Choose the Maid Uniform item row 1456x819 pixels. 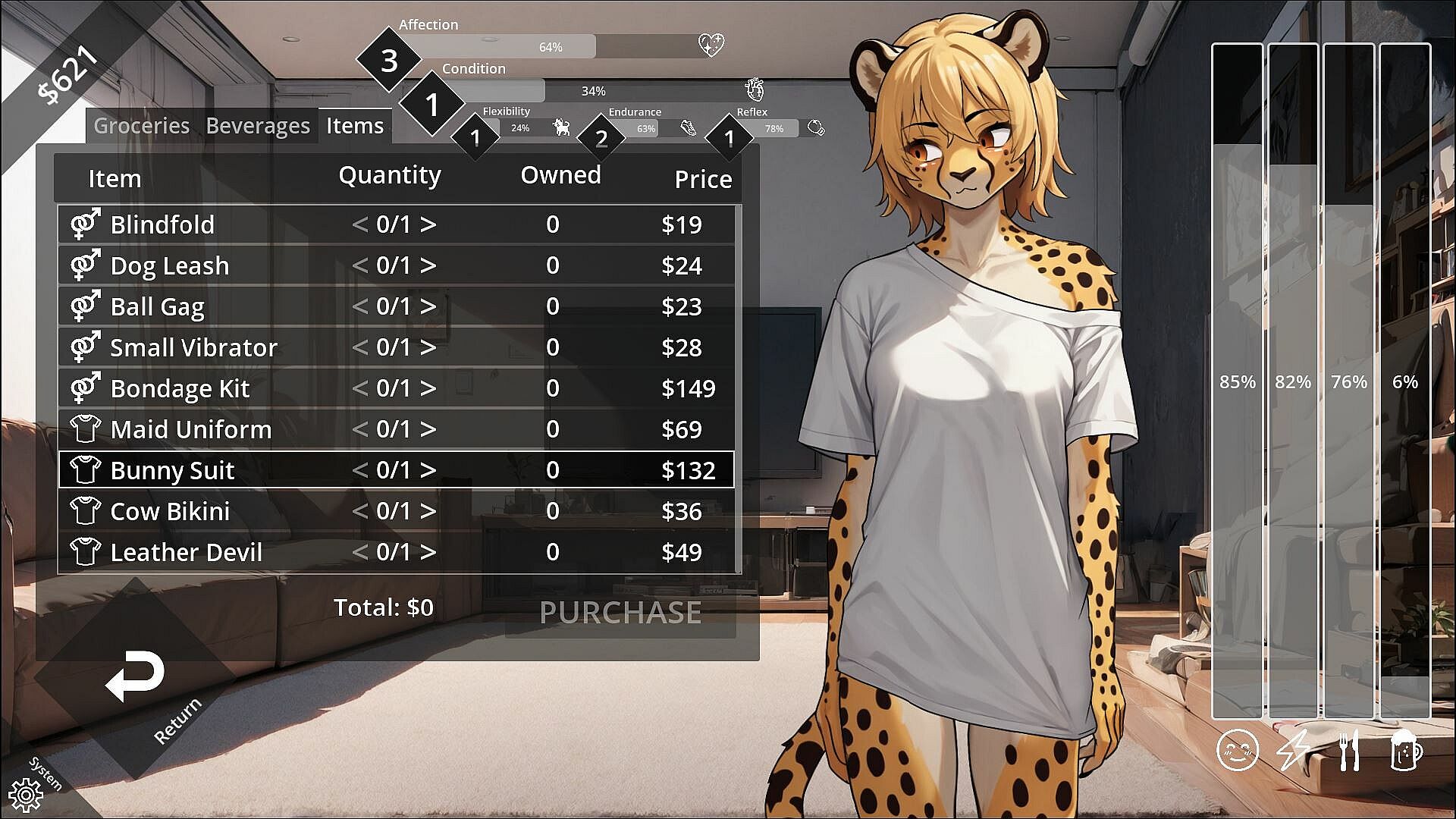click(191, 429)
